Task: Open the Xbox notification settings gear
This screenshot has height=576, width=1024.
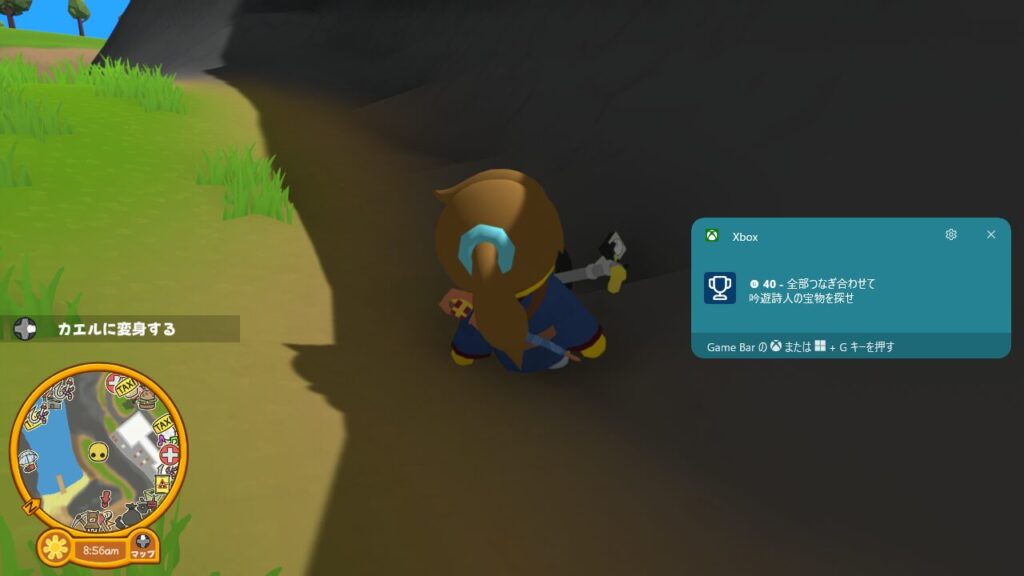Action: click(951, 235)
